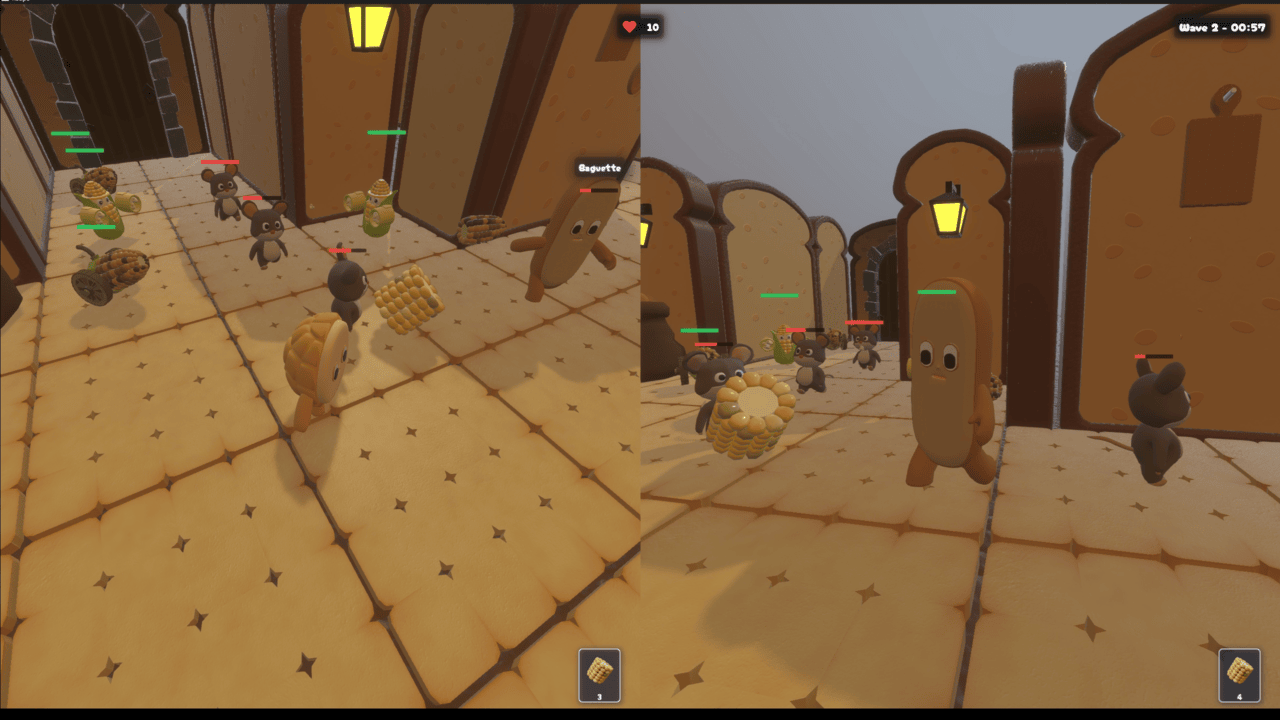Select the corn ammo slot in left viewport
Image resolution: width=1280 pixels, height=720 pixels.
coord(597,676)
